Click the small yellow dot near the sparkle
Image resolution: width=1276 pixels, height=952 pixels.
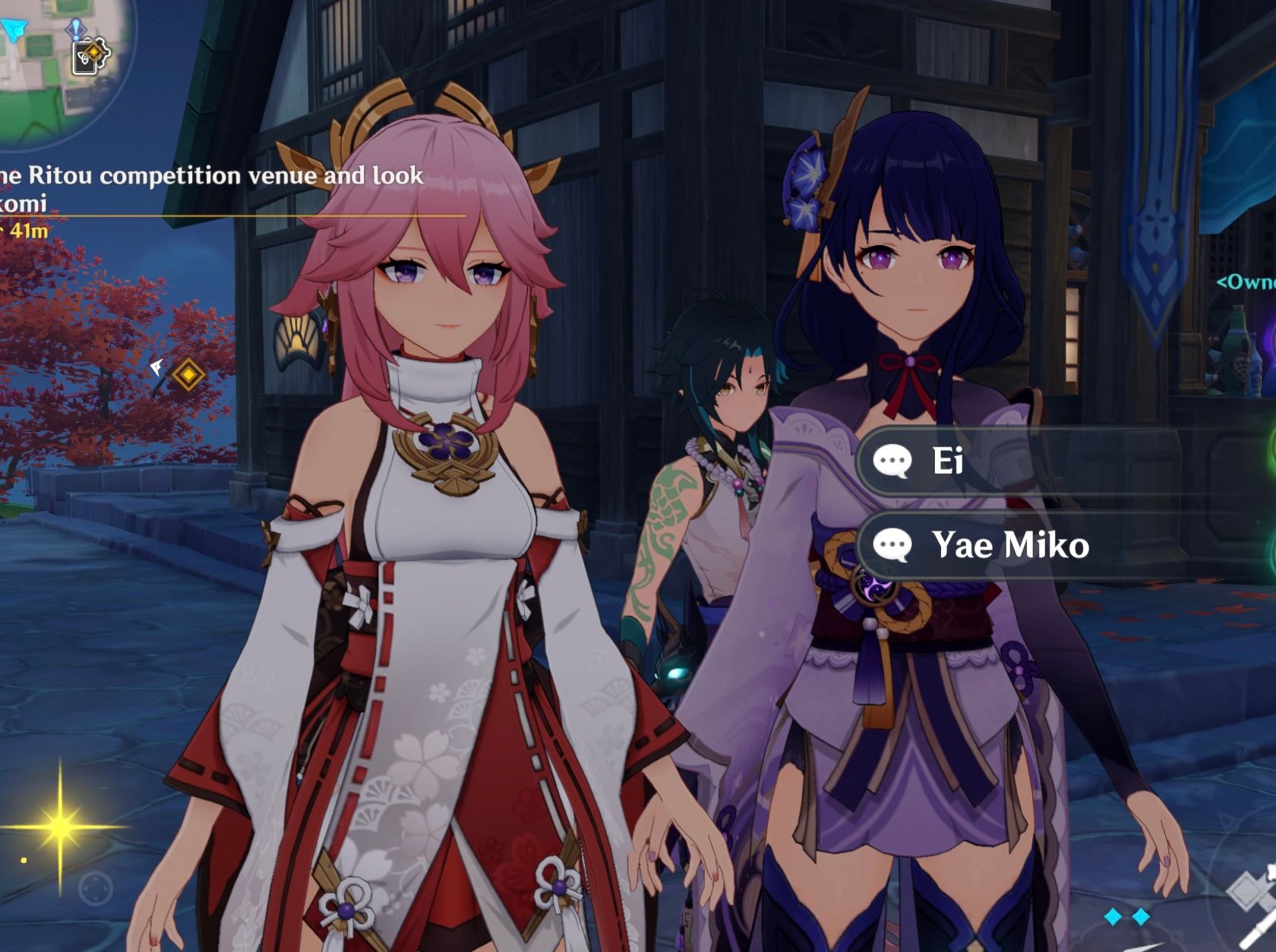click(x=24, y=860)
